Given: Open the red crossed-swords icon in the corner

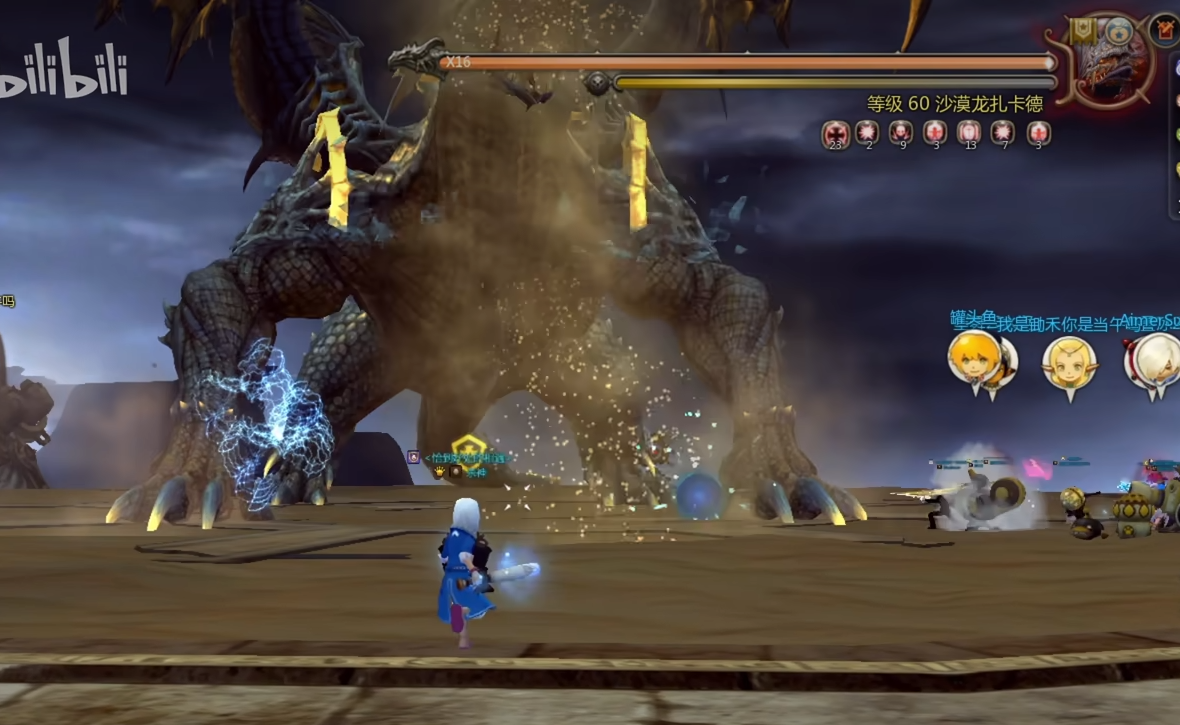Looking at the screenshot, I should [x=1165, y=29].
